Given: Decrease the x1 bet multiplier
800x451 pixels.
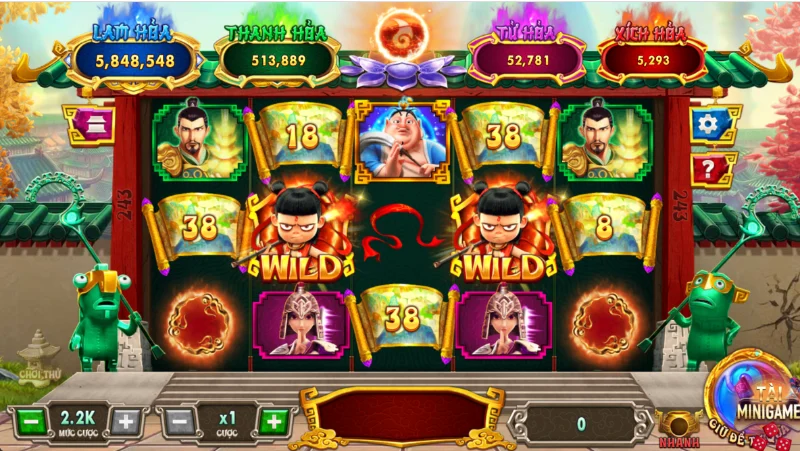Looking at the screenshot, I should tap(177, 421).
